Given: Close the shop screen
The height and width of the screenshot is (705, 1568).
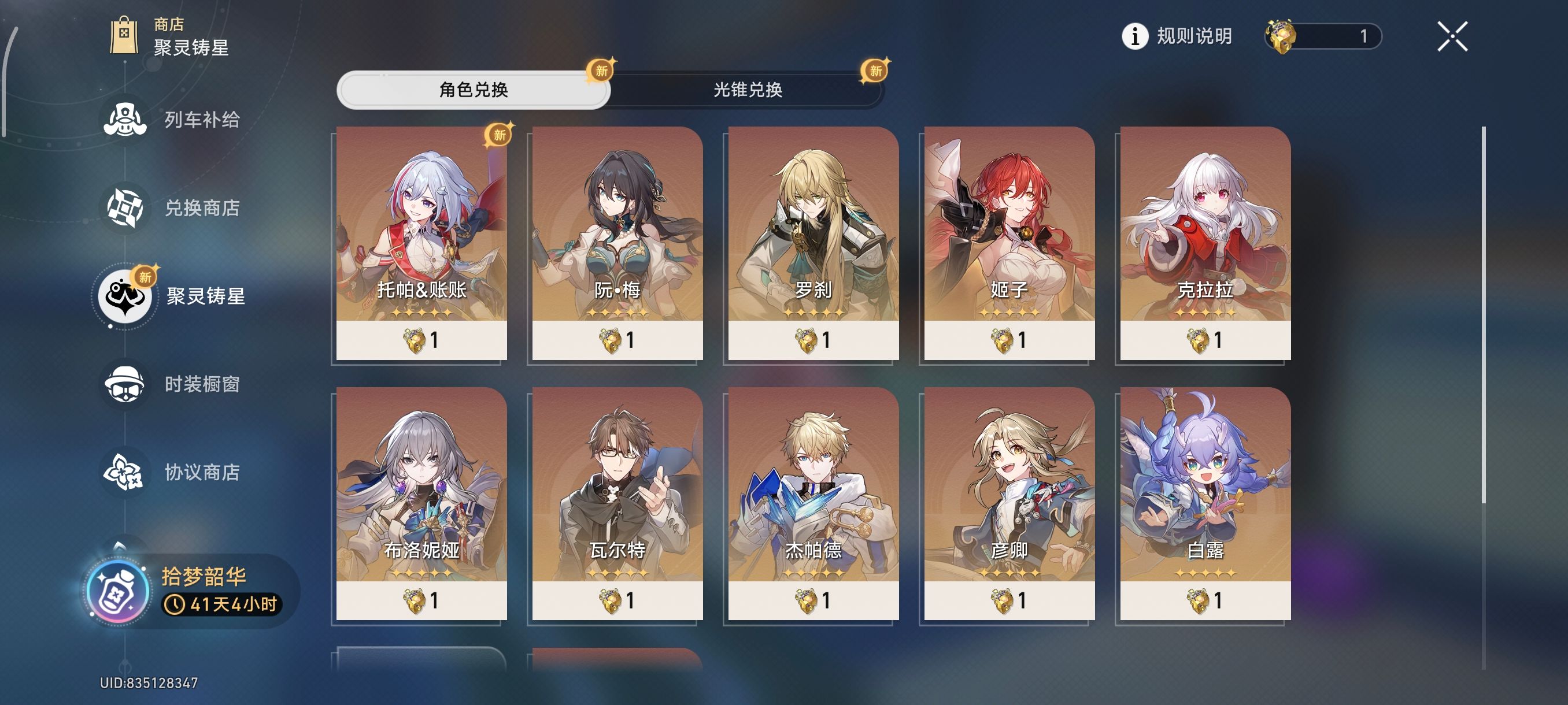Looking at the screenshot, I should pos(1452,36).
